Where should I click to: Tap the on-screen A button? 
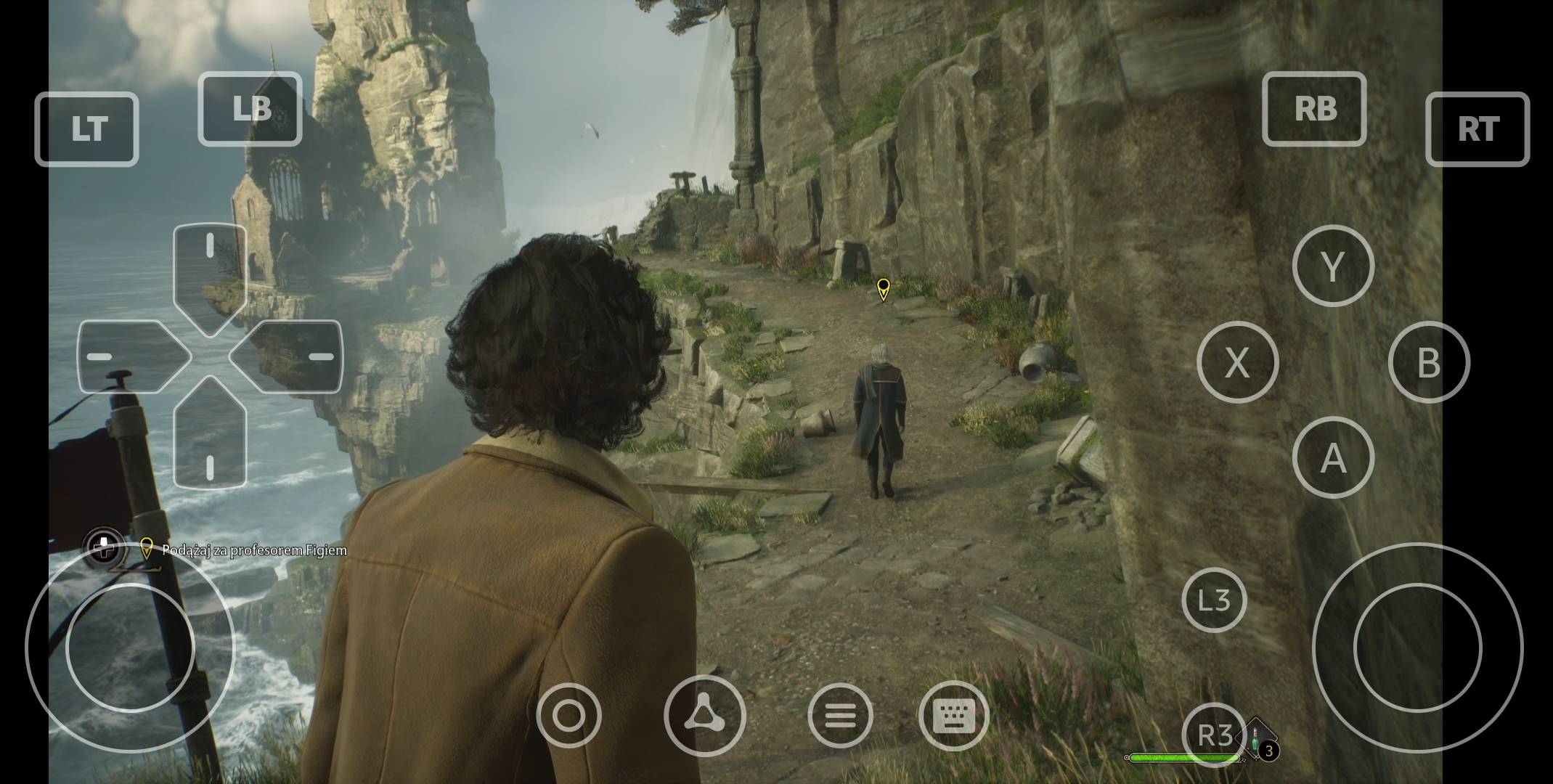(x=1333, y=457)
